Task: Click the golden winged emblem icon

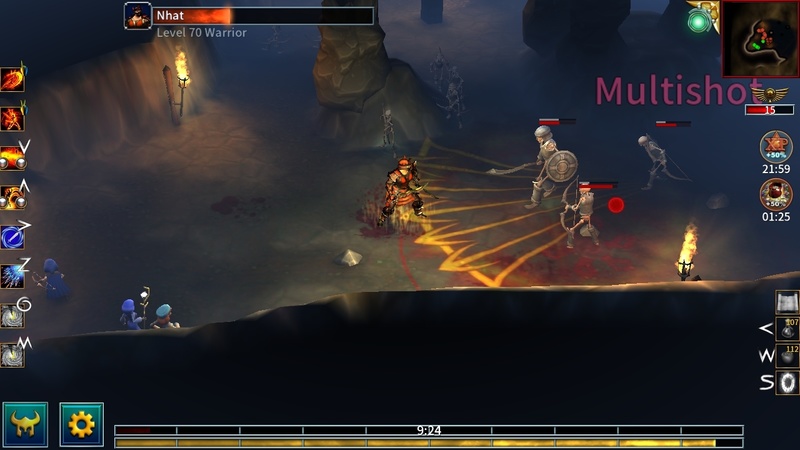Action: pyautogui.click(x=769, y=94)
